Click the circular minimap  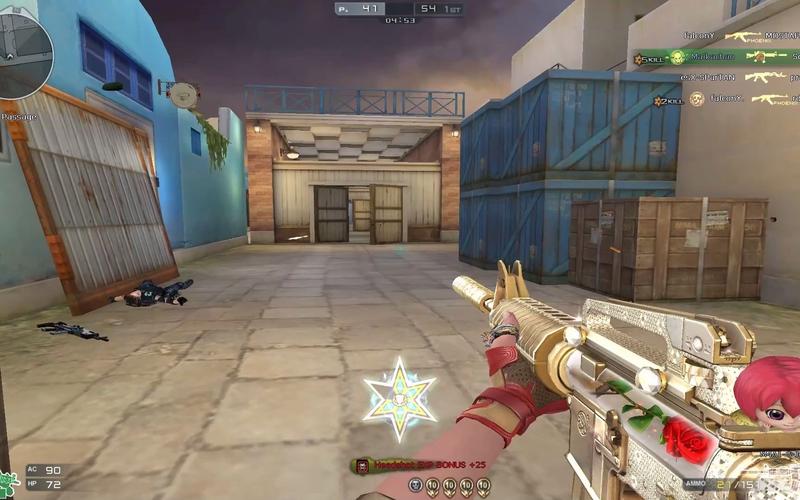(x=24, y=55)
